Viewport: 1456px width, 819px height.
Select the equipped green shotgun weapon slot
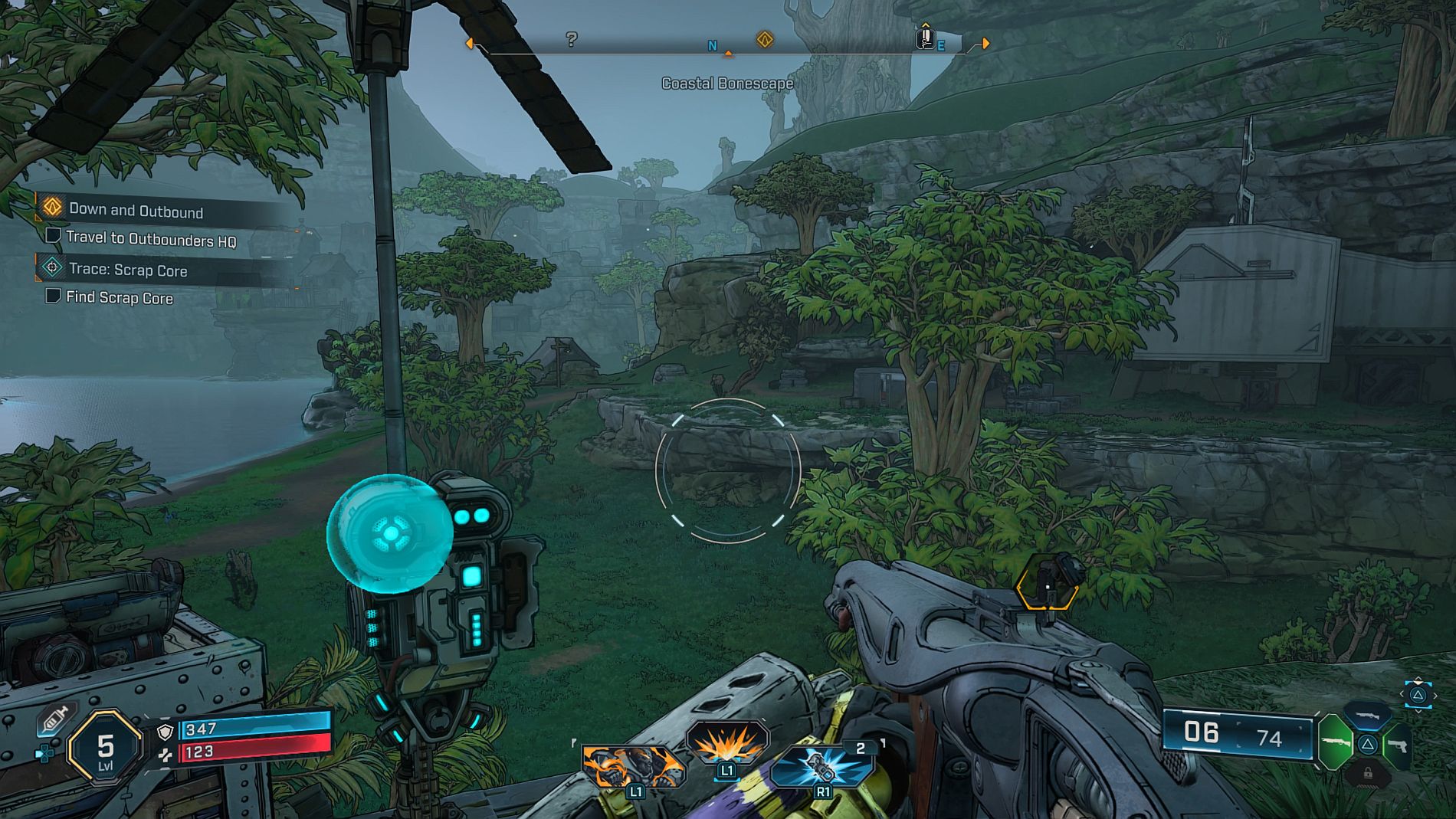[1334, 742]
